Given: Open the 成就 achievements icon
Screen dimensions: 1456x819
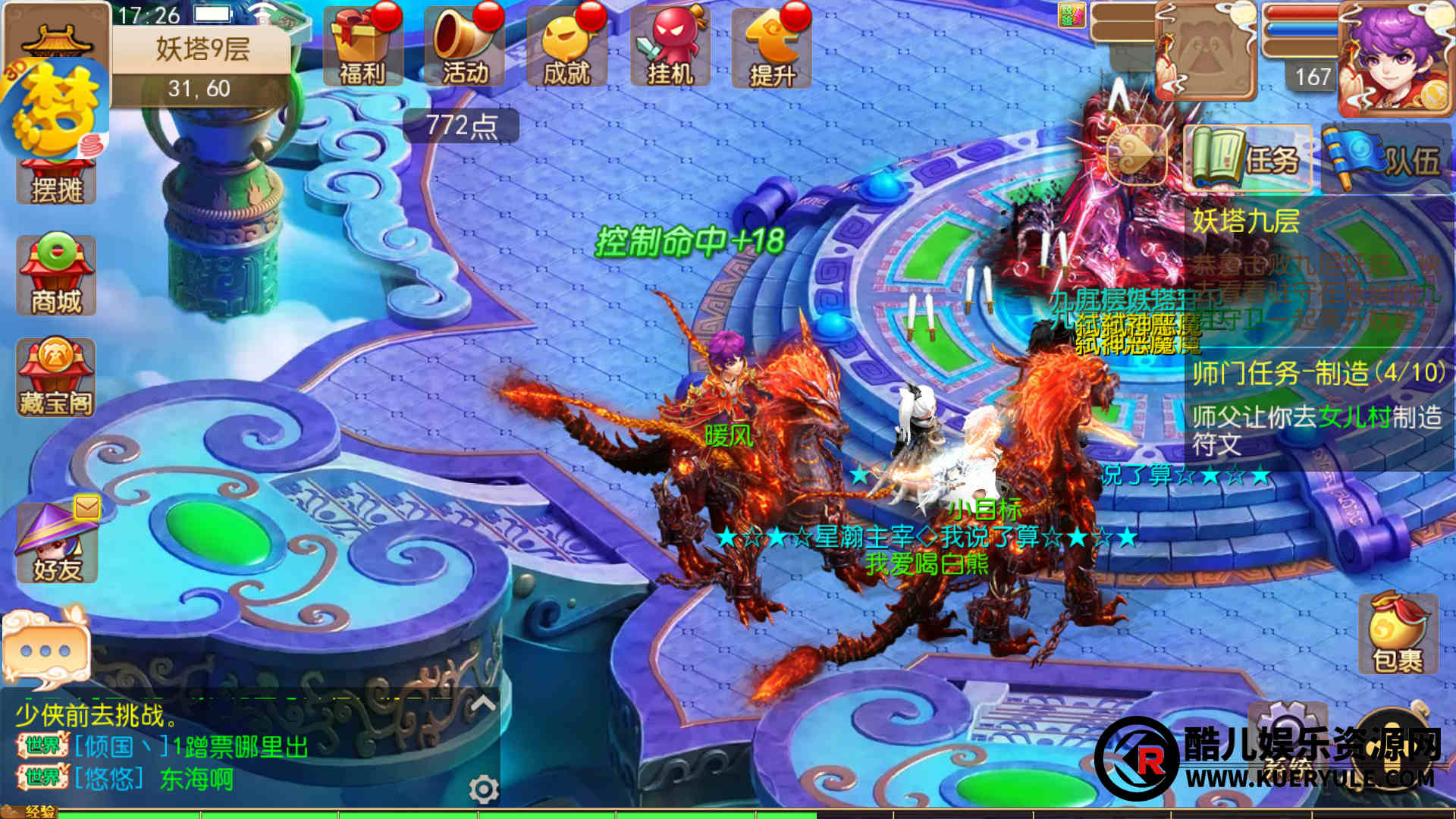Looking at the screenshot, I should (x=566, y=47).
